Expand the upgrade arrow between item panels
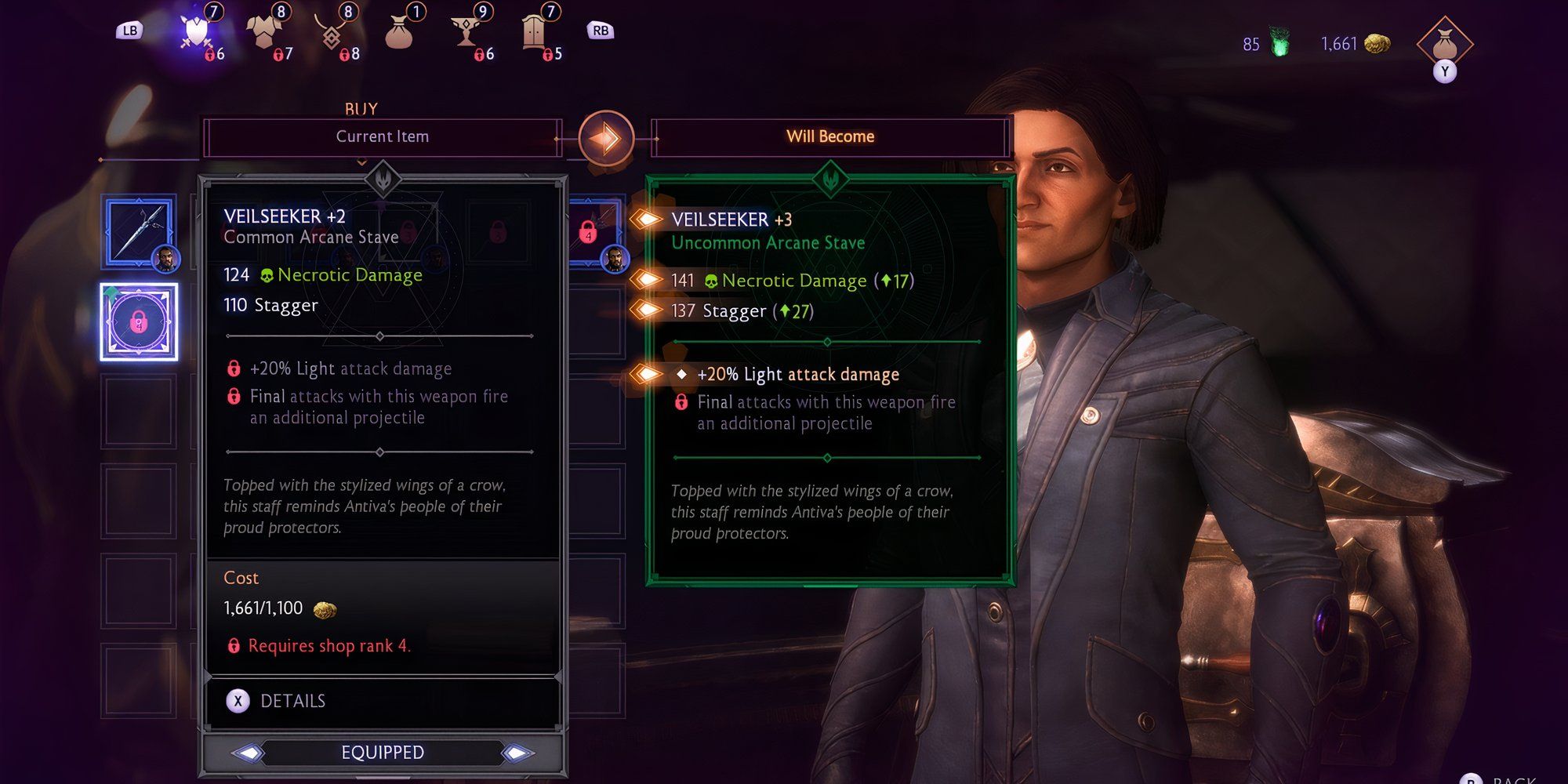Viewport: 1568px width, 784px height. click(608, 137)
